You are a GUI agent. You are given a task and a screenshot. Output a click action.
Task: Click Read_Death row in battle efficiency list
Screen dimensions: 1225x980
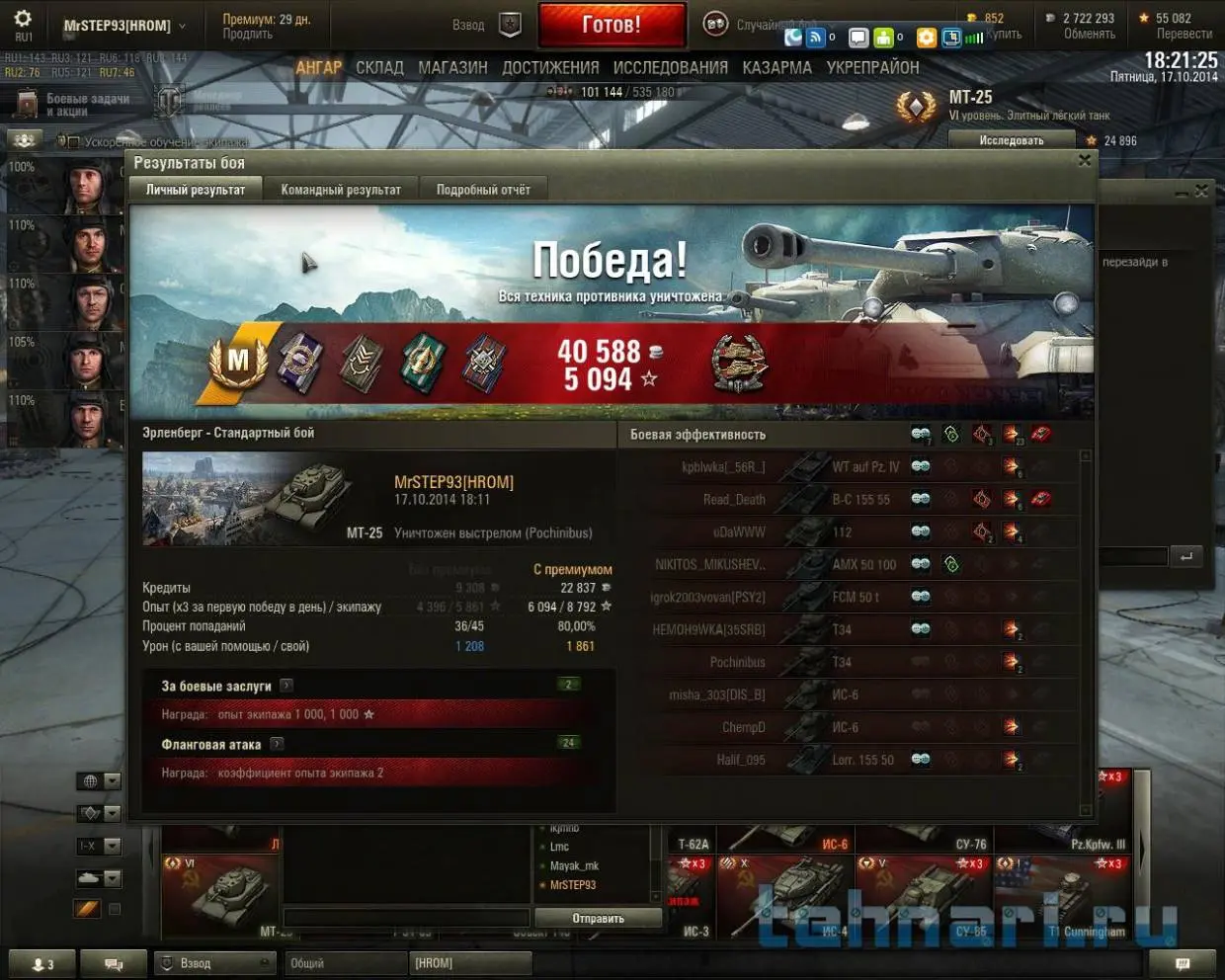(x=850, y=499)
